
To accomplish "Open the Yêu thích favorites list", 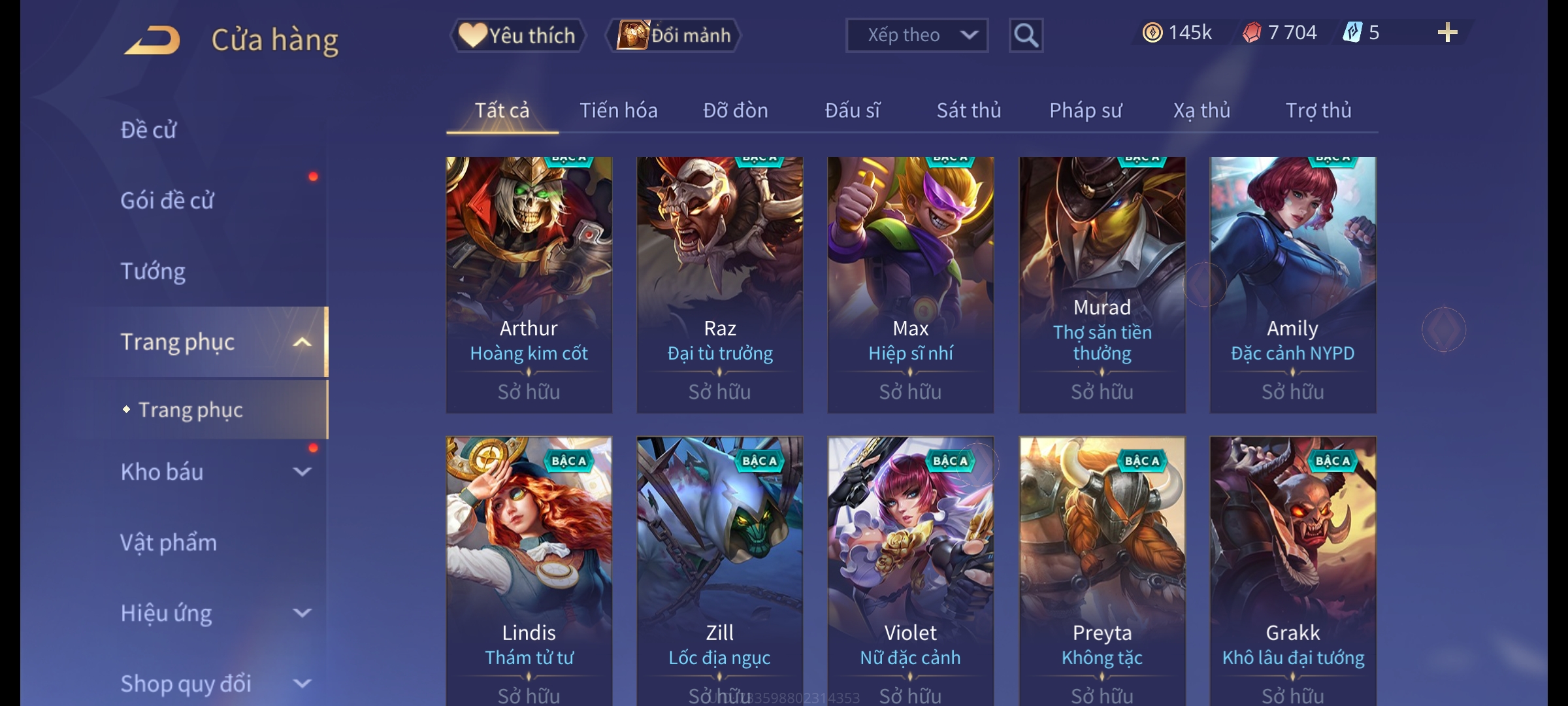I will [518, 35].
